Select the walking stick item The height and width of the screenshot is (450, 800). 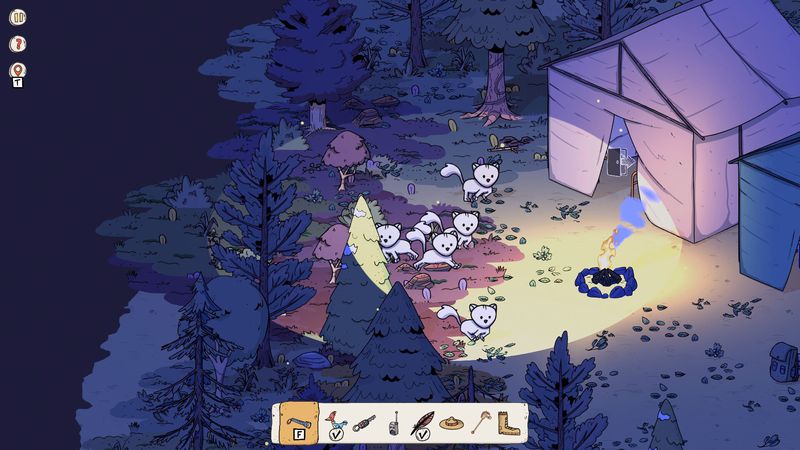click(x=481, y=422)
